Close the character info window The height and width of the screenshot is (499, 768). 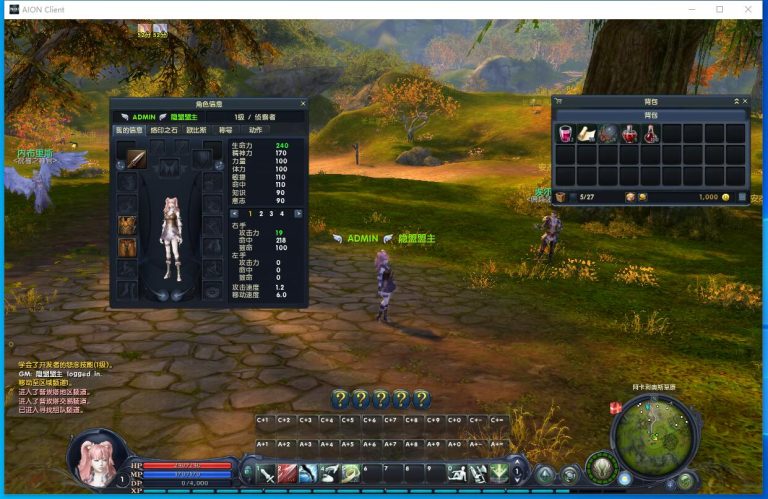pyautogui.click(x=303, y=103)
